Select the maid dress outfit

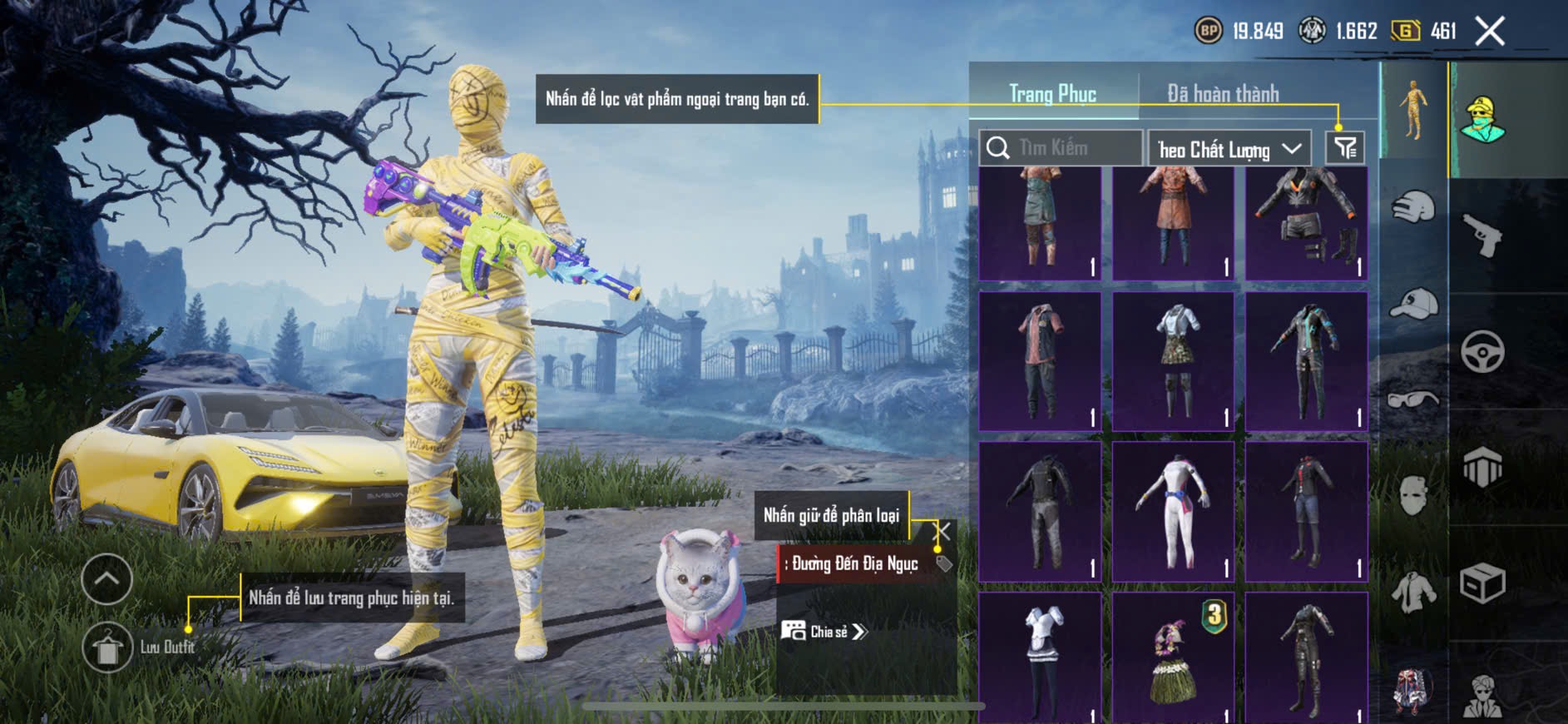(1040, 657)
